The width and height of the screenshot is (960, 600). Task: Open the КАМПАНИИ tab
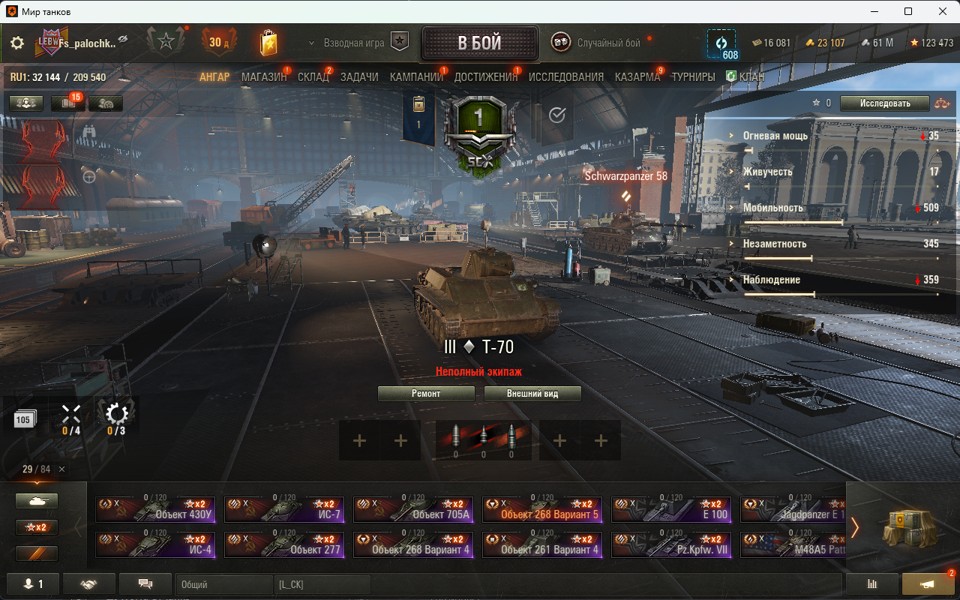(416, 77)
